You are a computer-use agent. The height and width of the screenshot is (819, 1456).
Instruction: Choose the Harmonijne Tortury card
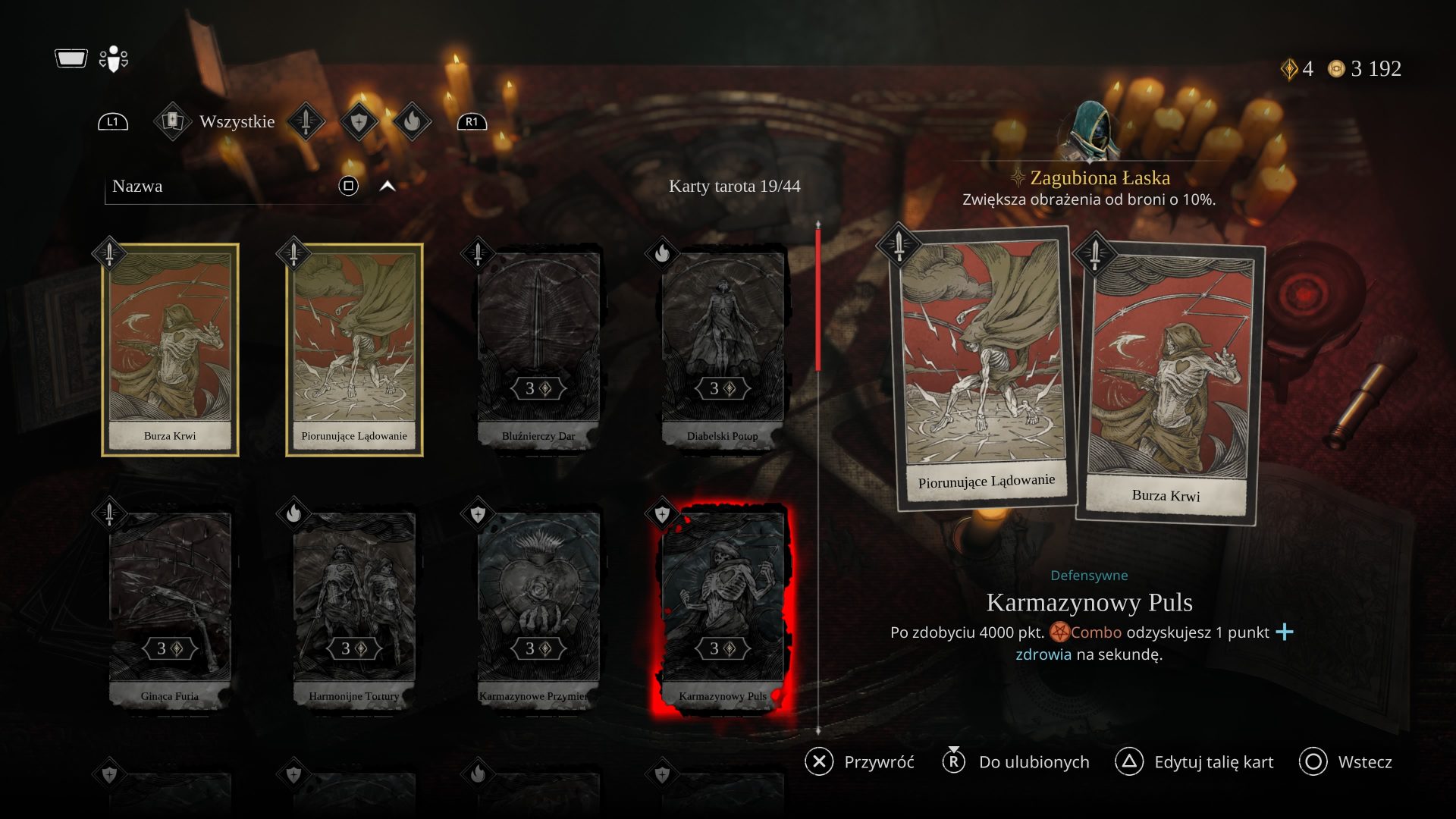pyautogui.click(x=354, y=610)
